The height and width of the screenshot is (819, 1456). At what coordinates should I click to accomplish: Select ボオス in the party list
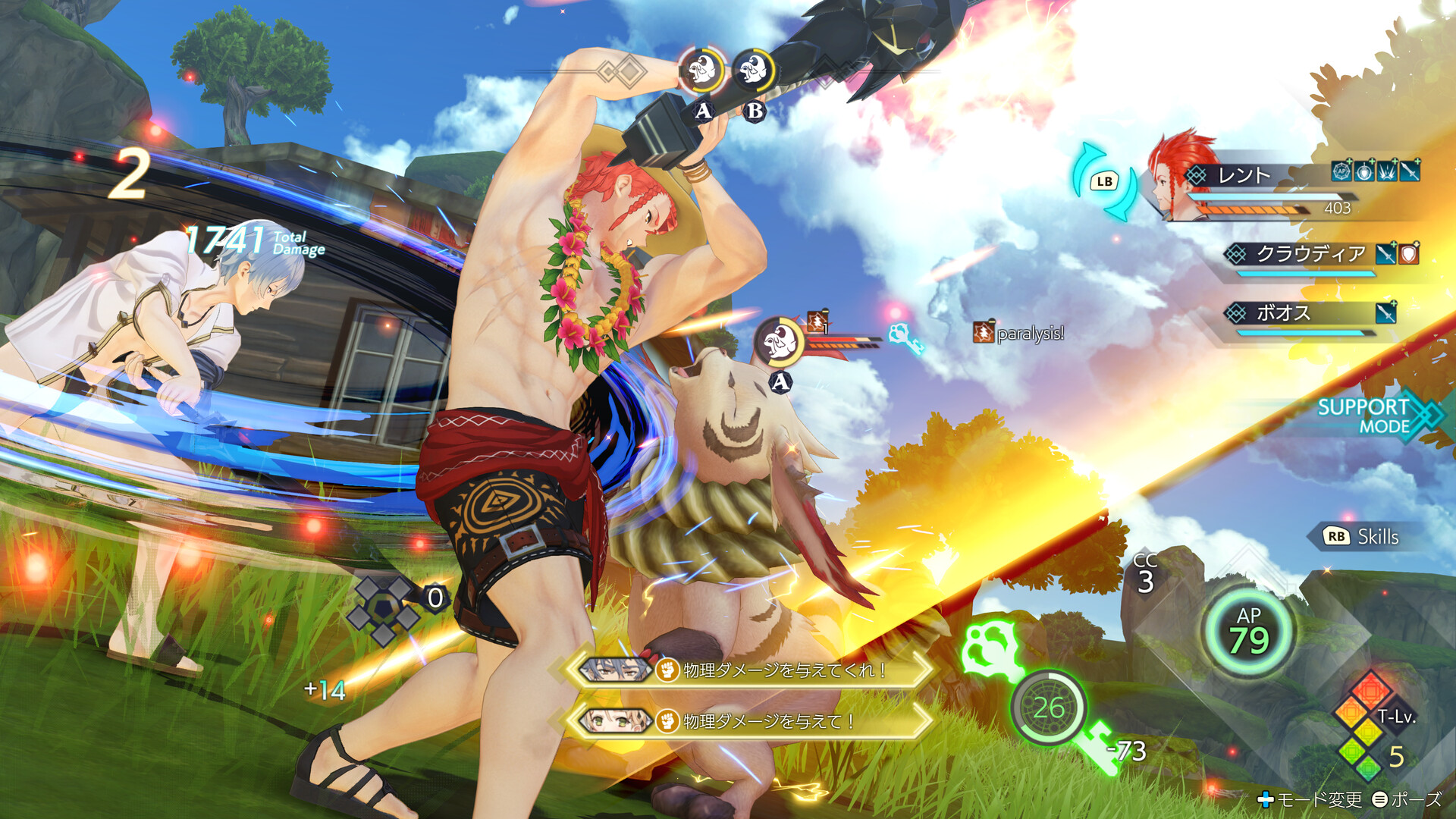click(1283, 312)
